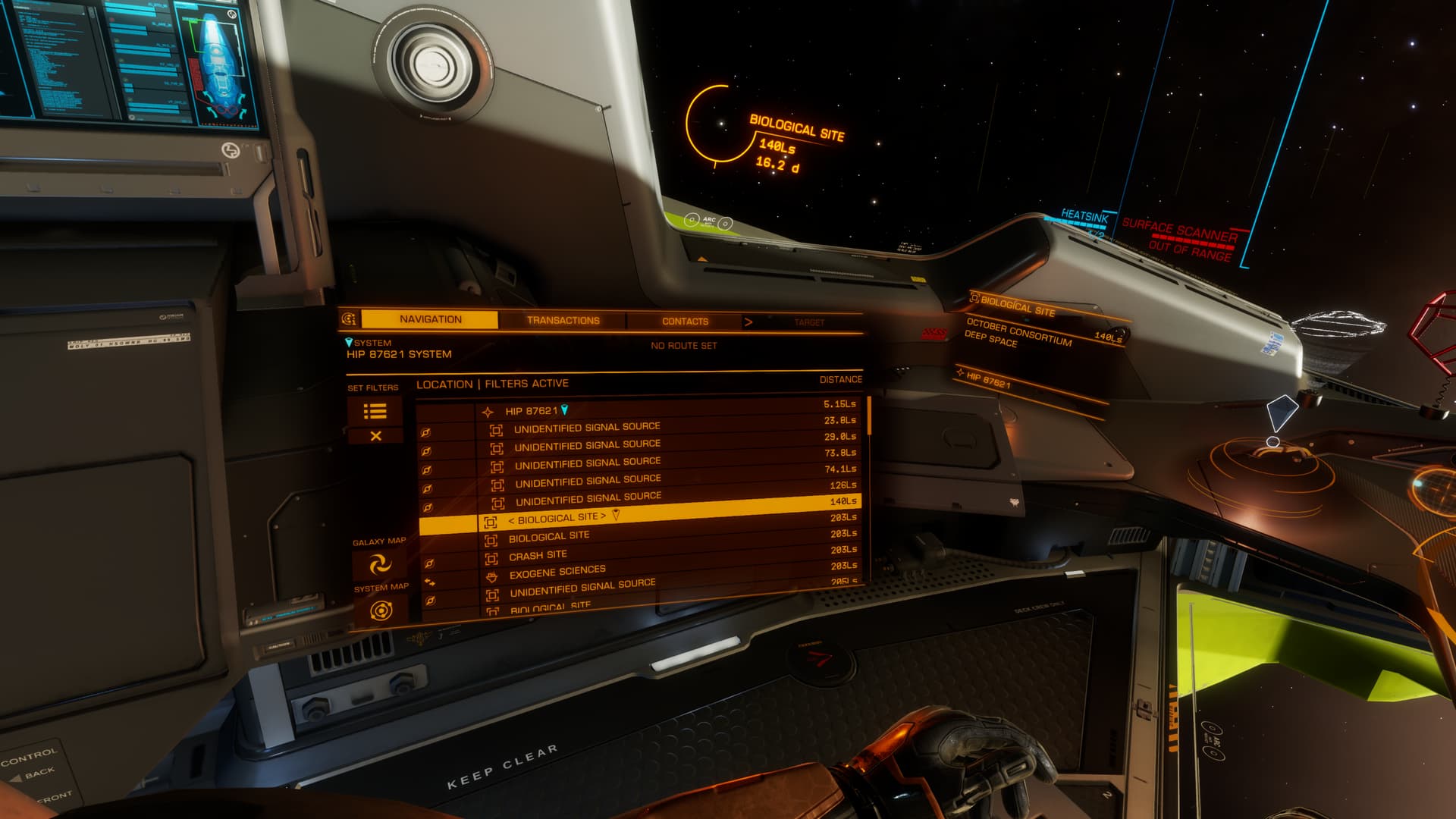
Task: Select the HIP 87621 star entry
Action: click(532, 411)
